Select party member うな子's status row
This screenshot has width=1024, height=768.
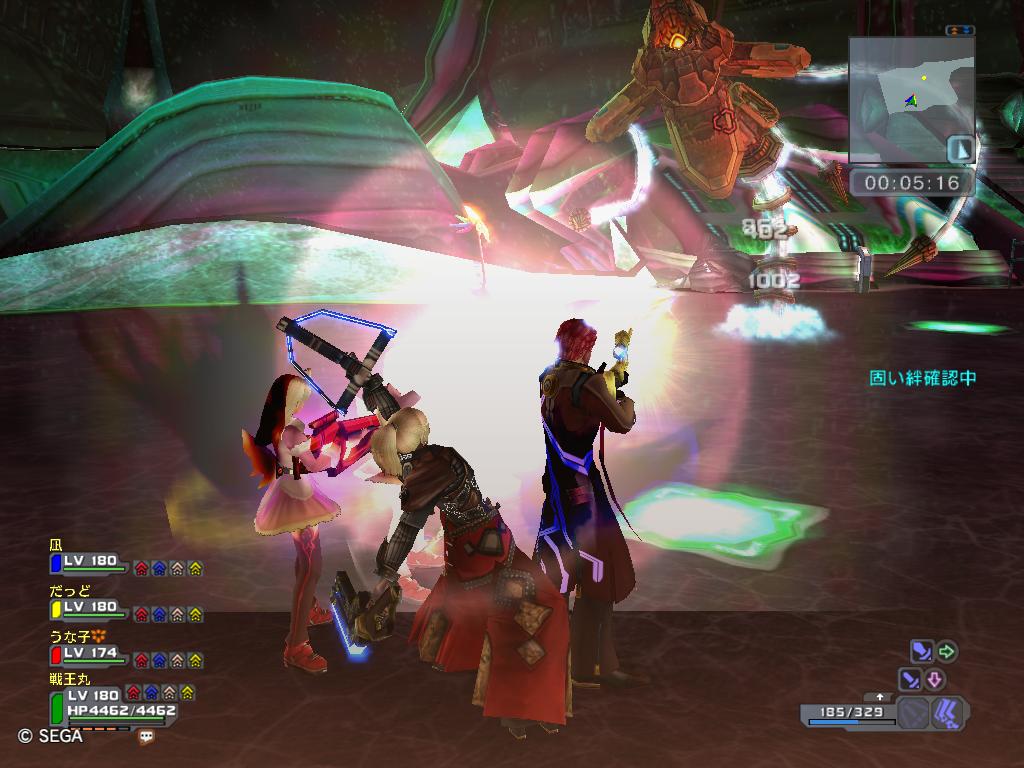coord(90,654)
